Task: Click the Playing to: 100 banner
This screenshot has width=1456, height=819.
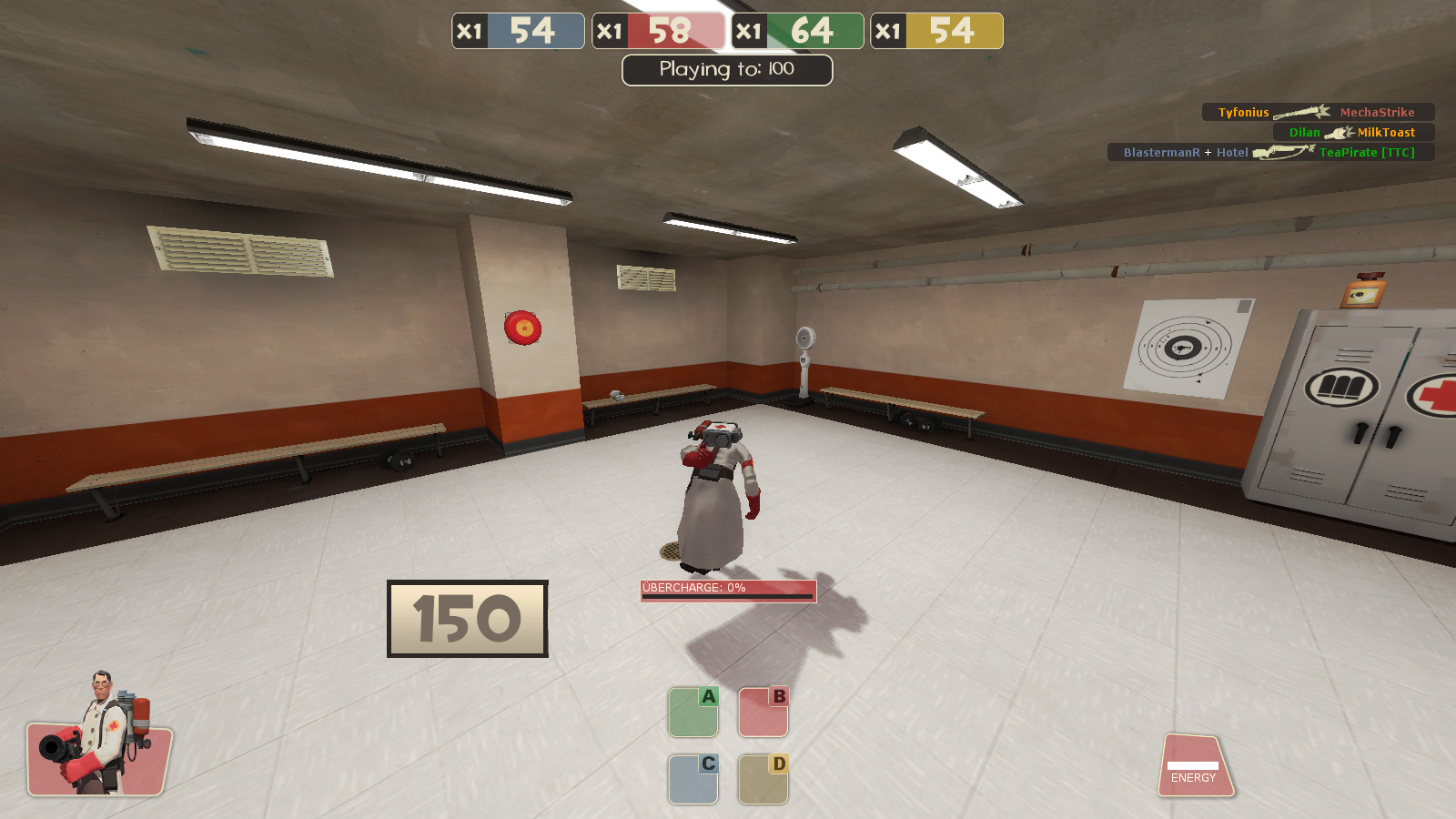Action: click(x=726, y=69)
